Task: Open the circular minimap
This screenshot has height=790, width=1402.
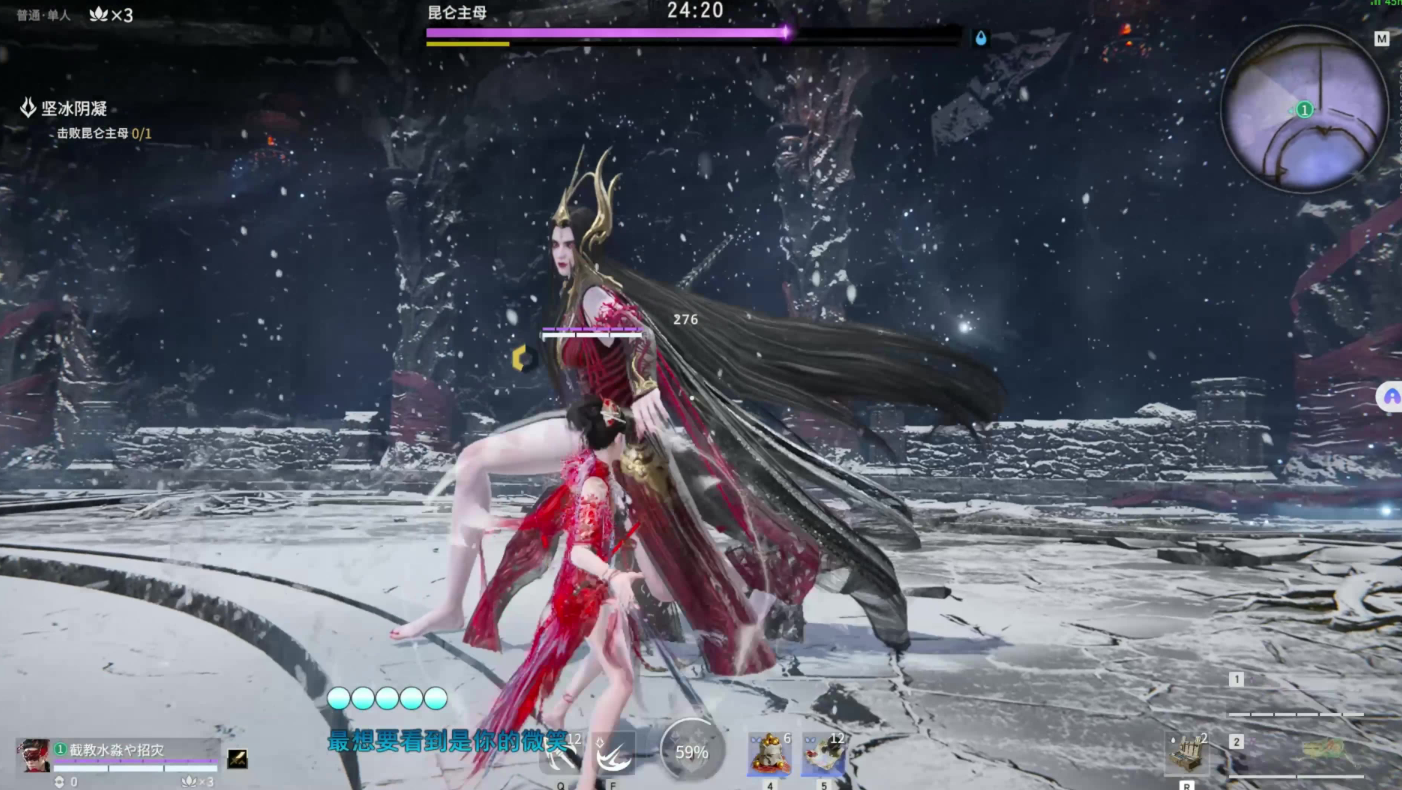Action: click(x=1304, y=109)
